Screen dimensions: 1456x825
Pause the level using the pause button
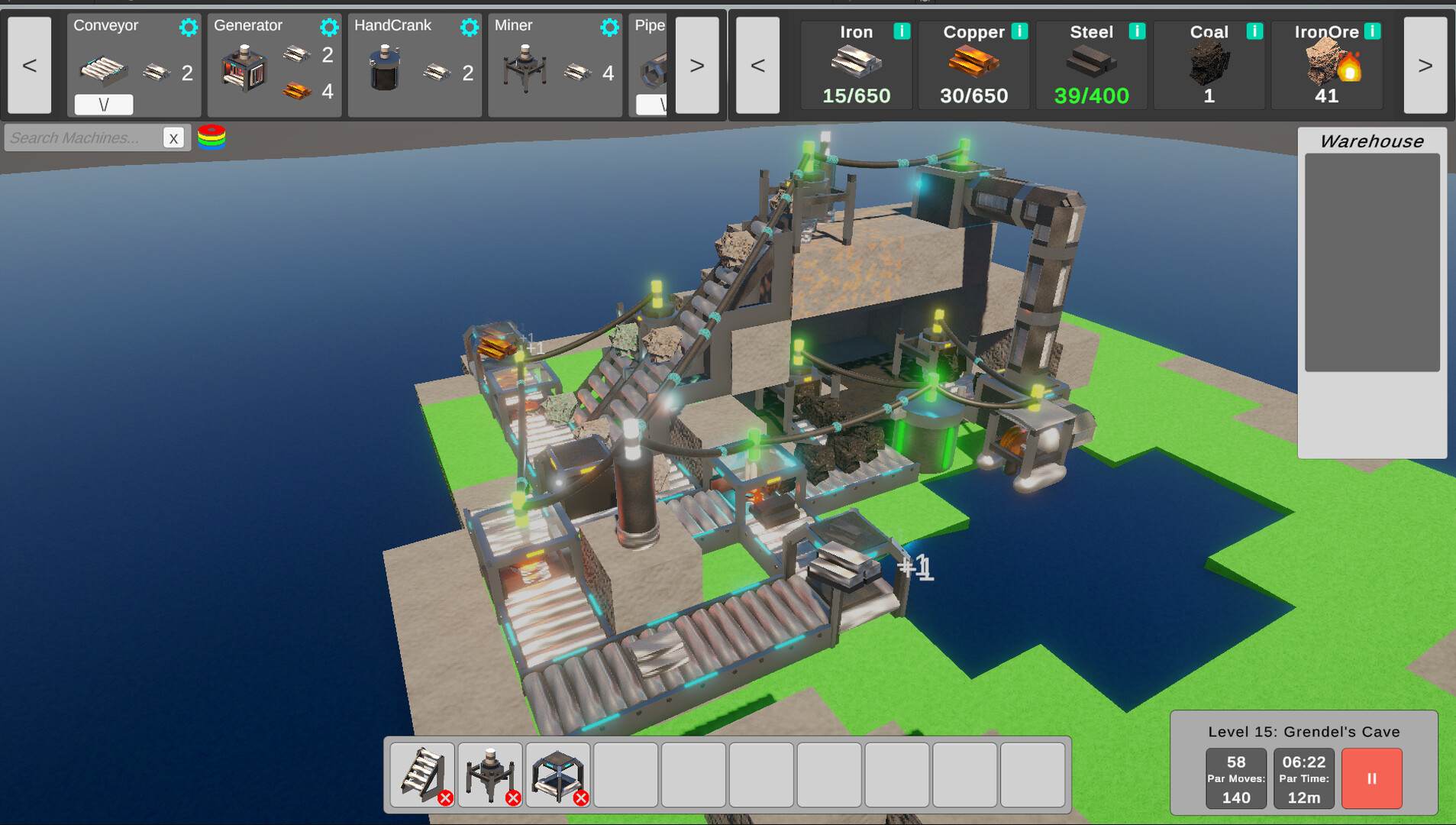pyautogui.click(x=1371, y=778)
